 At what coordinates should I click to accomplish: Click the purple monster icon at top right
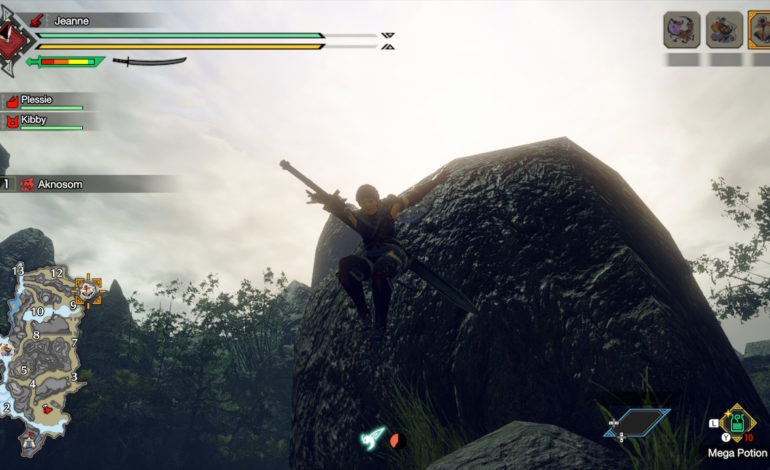[x=681, y=30]
